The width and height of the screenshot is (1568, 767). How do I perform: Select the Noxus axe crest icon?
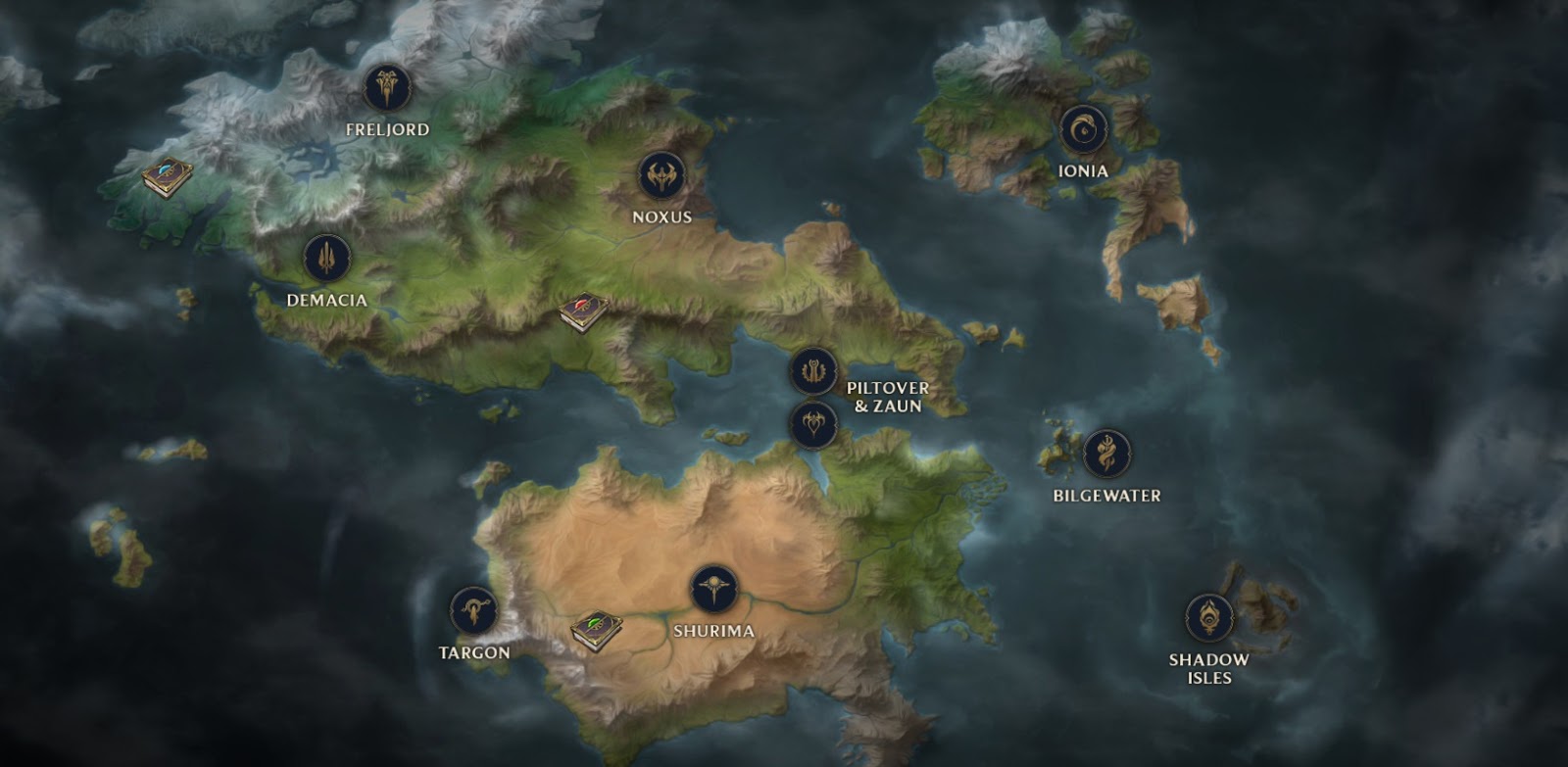tap(661, 178)
